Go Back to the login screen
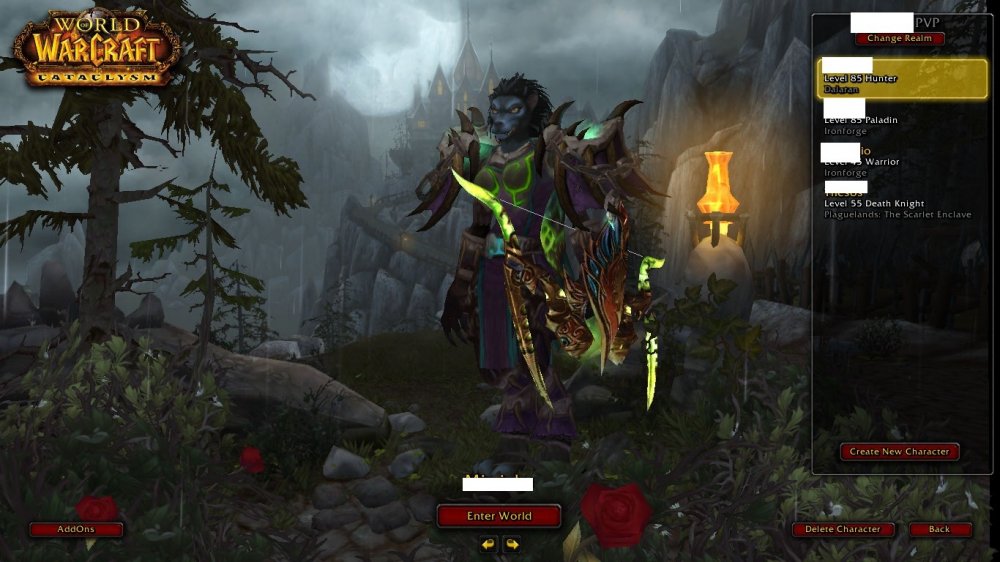 939,529
